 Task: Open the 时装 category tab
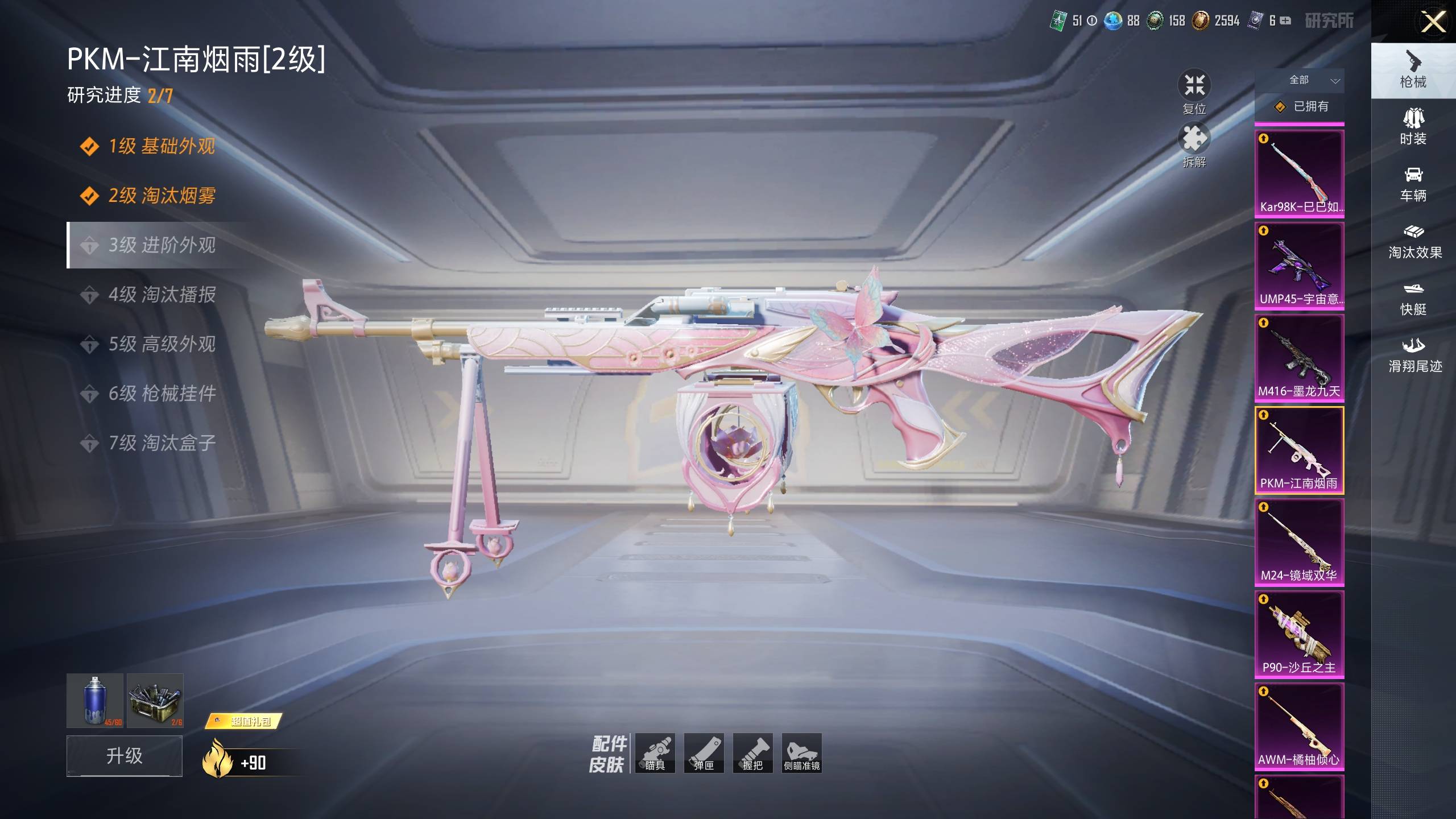pos(1413,126)
